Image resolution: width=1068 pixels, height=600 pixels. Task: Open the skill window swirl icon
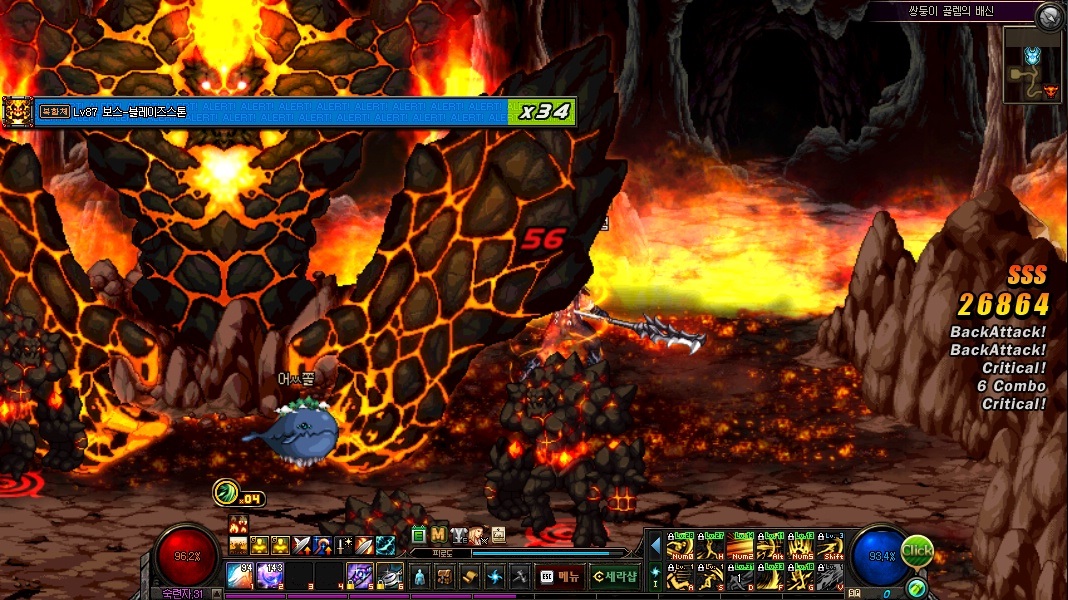[496, 576]
